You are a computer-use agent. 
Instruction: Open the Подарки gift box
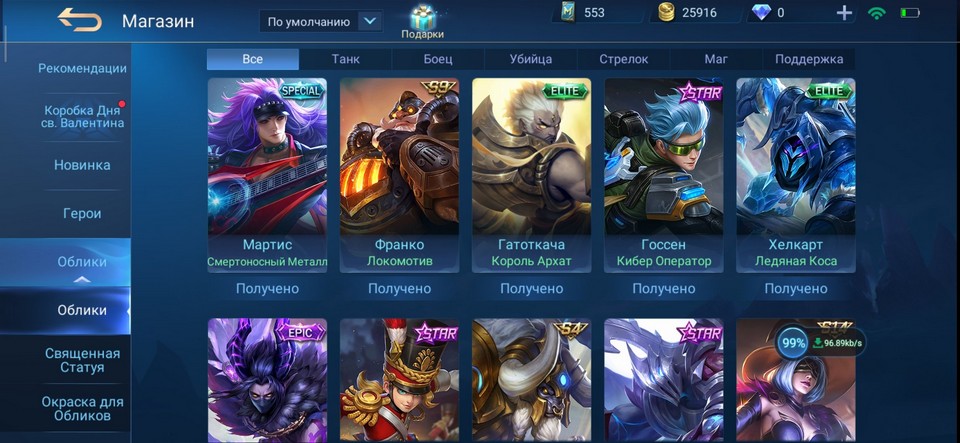pos(423,21)
